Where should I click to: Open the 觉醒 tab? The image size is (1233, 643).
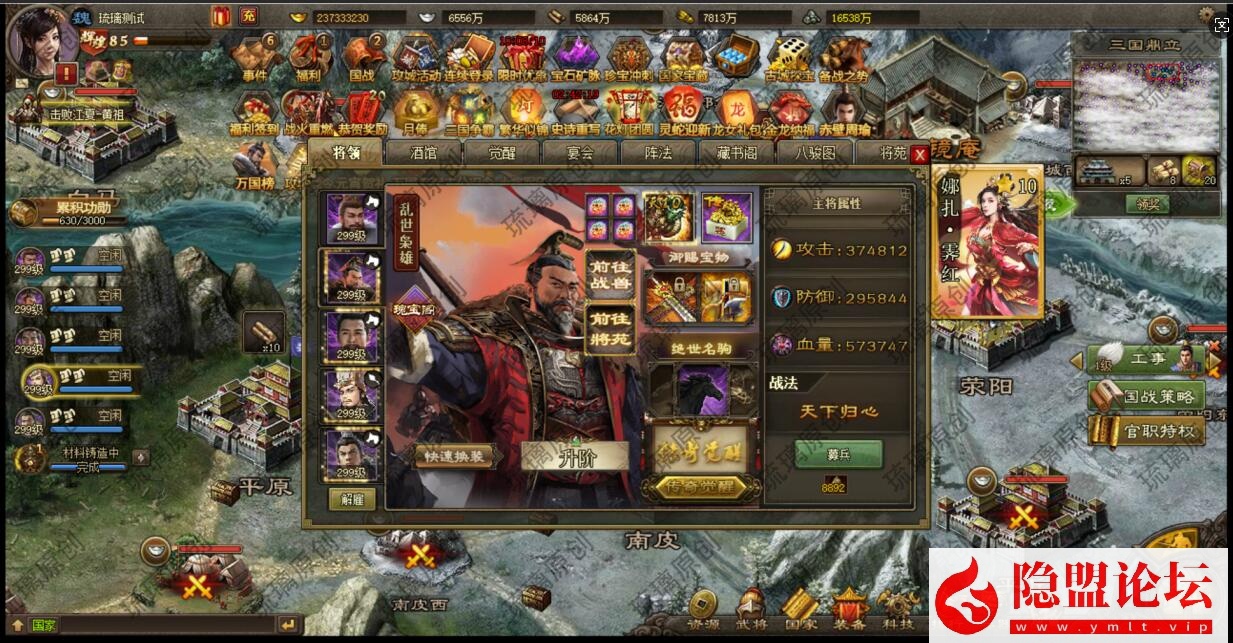(x=501, y=153)
